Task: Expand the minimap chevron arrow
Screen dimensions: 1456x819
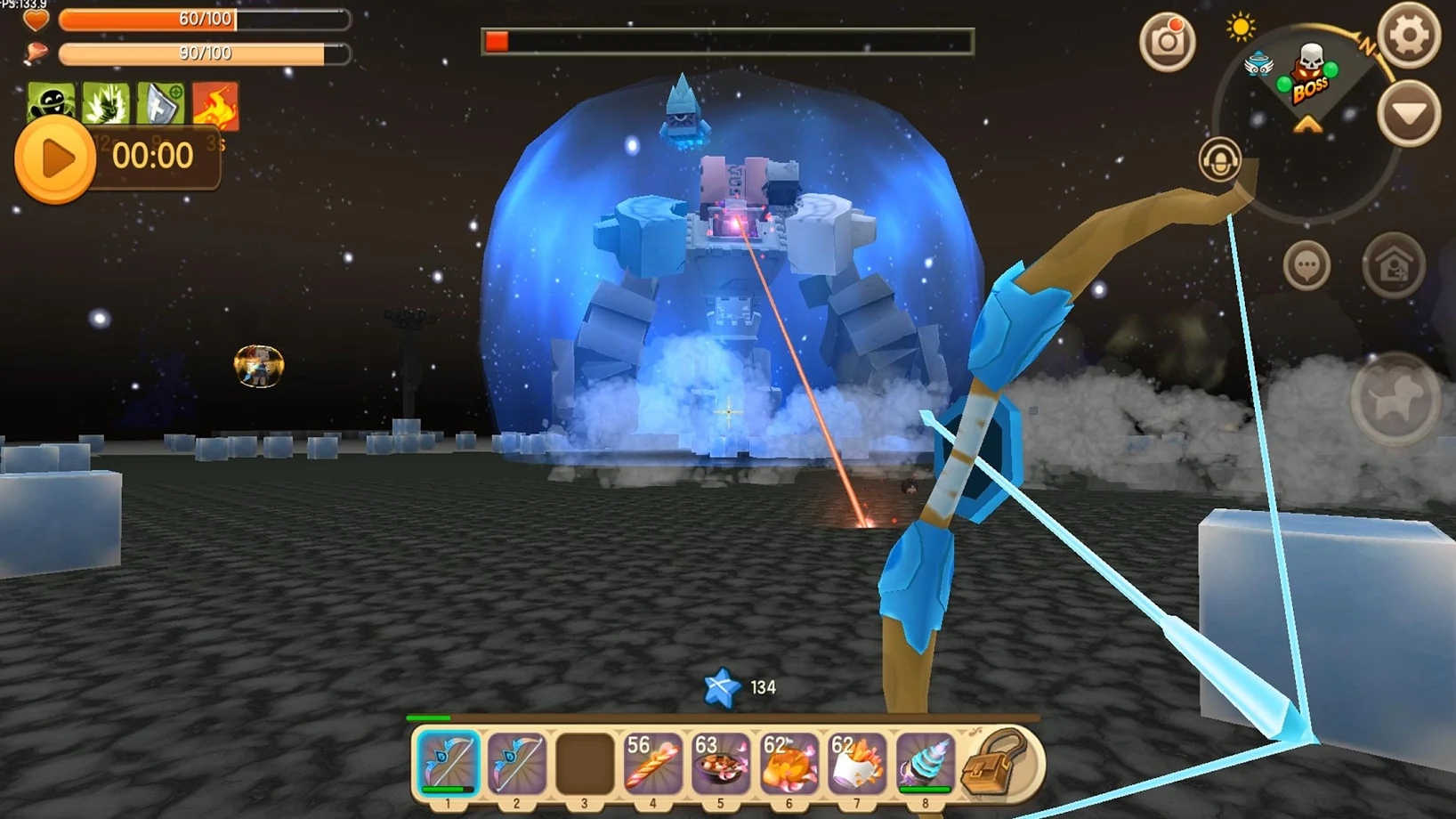Action: [1306, 123]
